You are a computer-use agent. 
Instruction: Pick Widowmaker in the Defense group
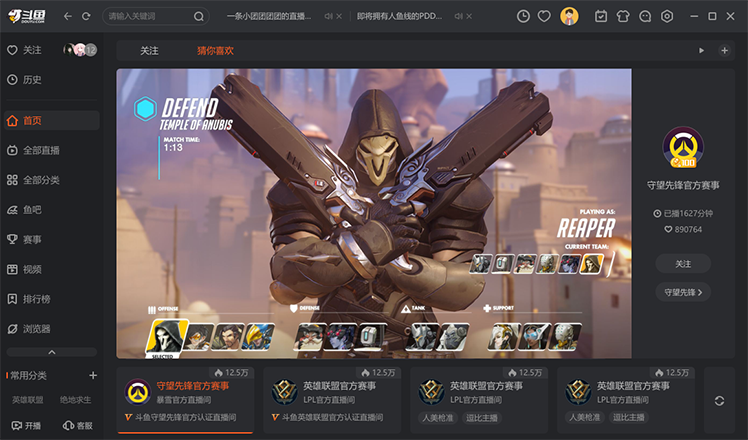[x=340, y=337]
